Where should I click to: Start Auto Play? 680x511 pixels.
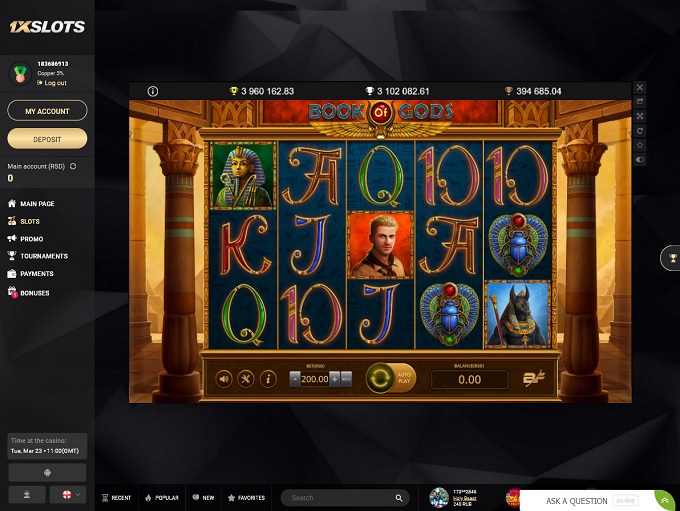coord(404,379)
